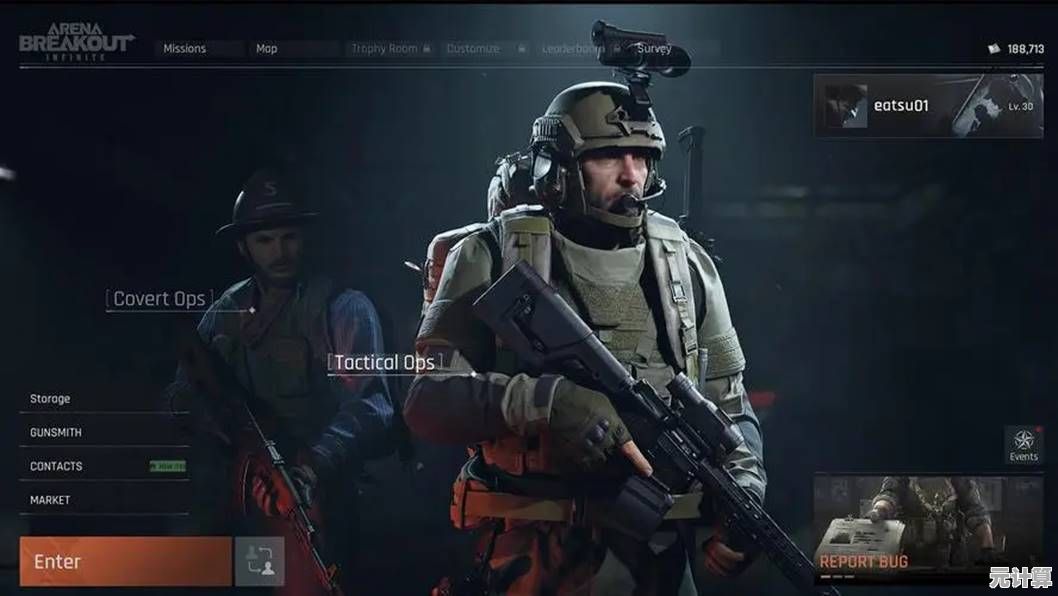Choose the Covert Ops mode
Image resolution: width=1058 pixels, height=596 pixels.
pos(159,298)
